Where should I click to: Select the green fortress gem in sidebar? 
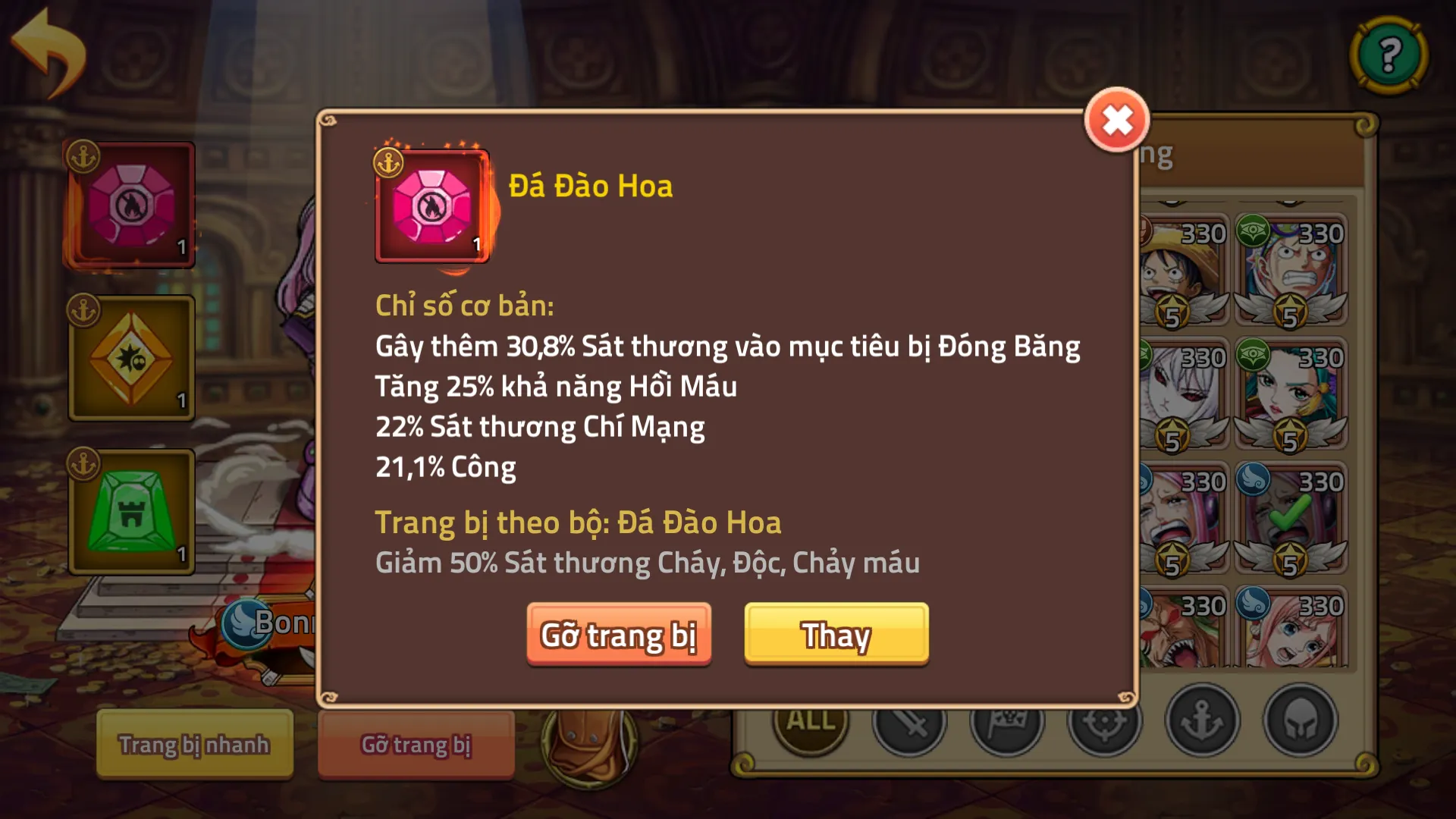pos(129,512)
